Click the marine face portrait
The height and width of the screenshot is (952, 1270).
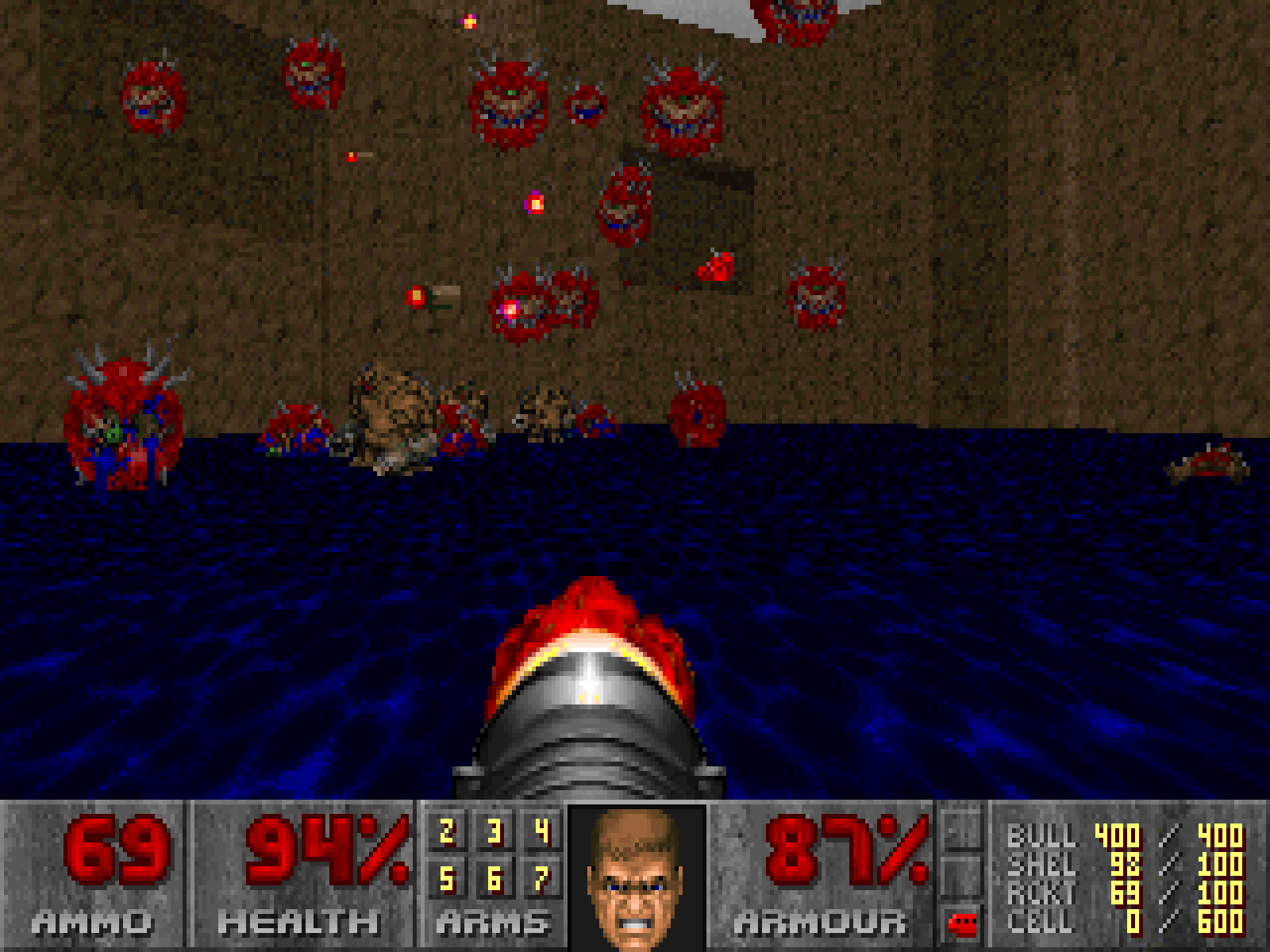[637, 877]
